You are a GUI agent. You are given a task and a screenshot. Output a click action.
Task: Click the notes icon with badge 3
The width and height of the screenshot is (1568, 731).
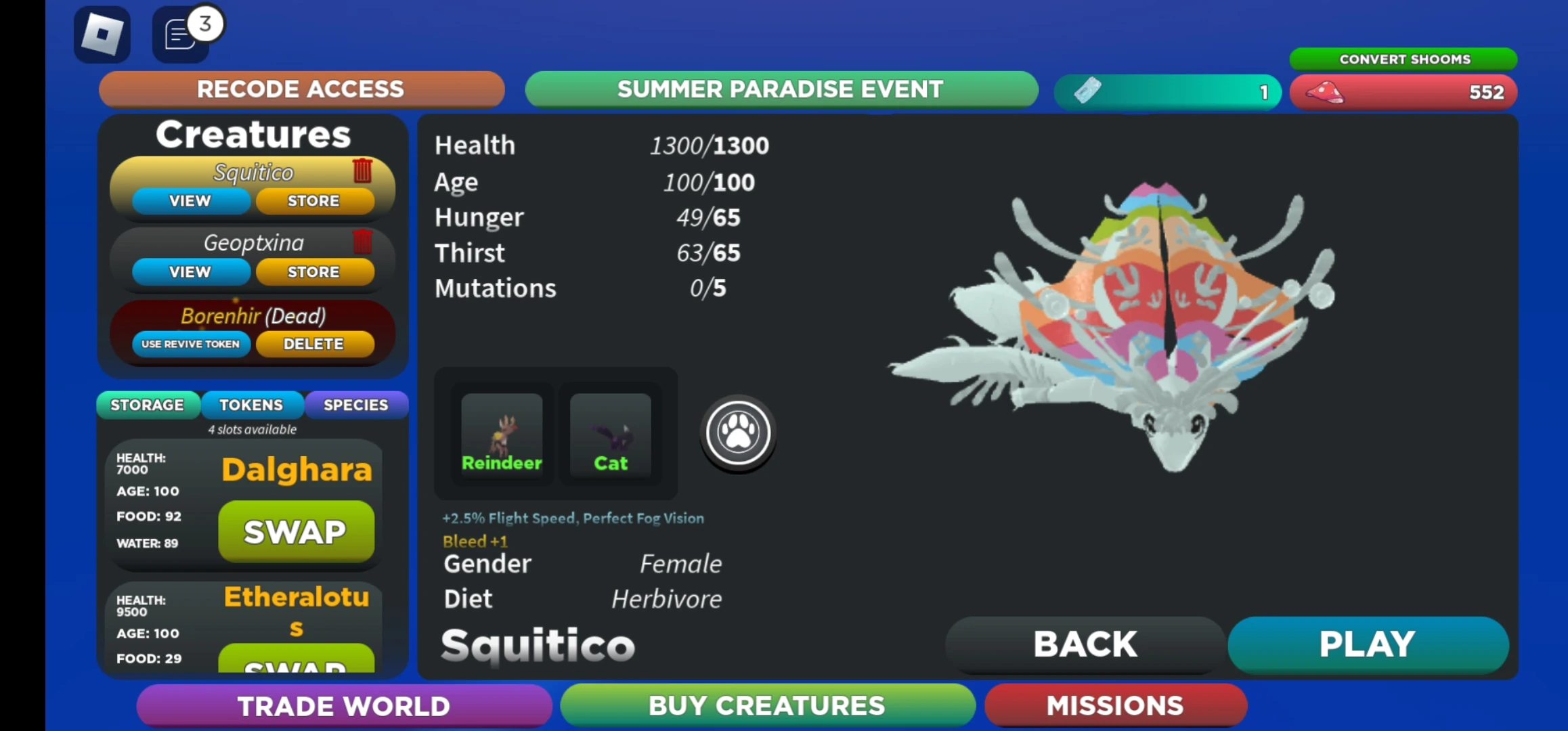179,33
